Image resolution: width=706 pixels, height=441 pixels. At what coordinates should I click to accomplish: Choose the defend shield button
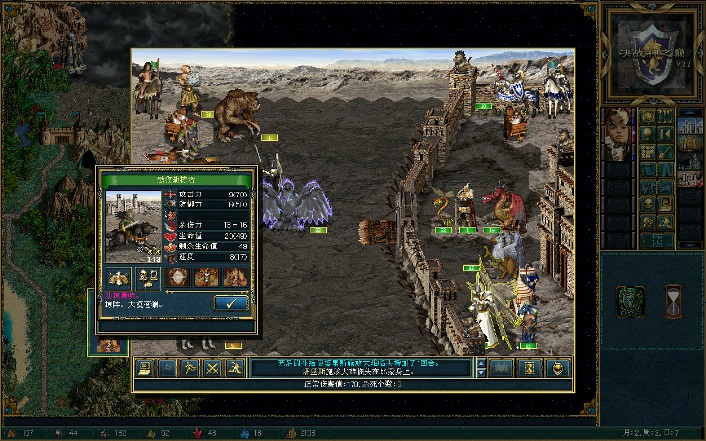pos(558,368)
